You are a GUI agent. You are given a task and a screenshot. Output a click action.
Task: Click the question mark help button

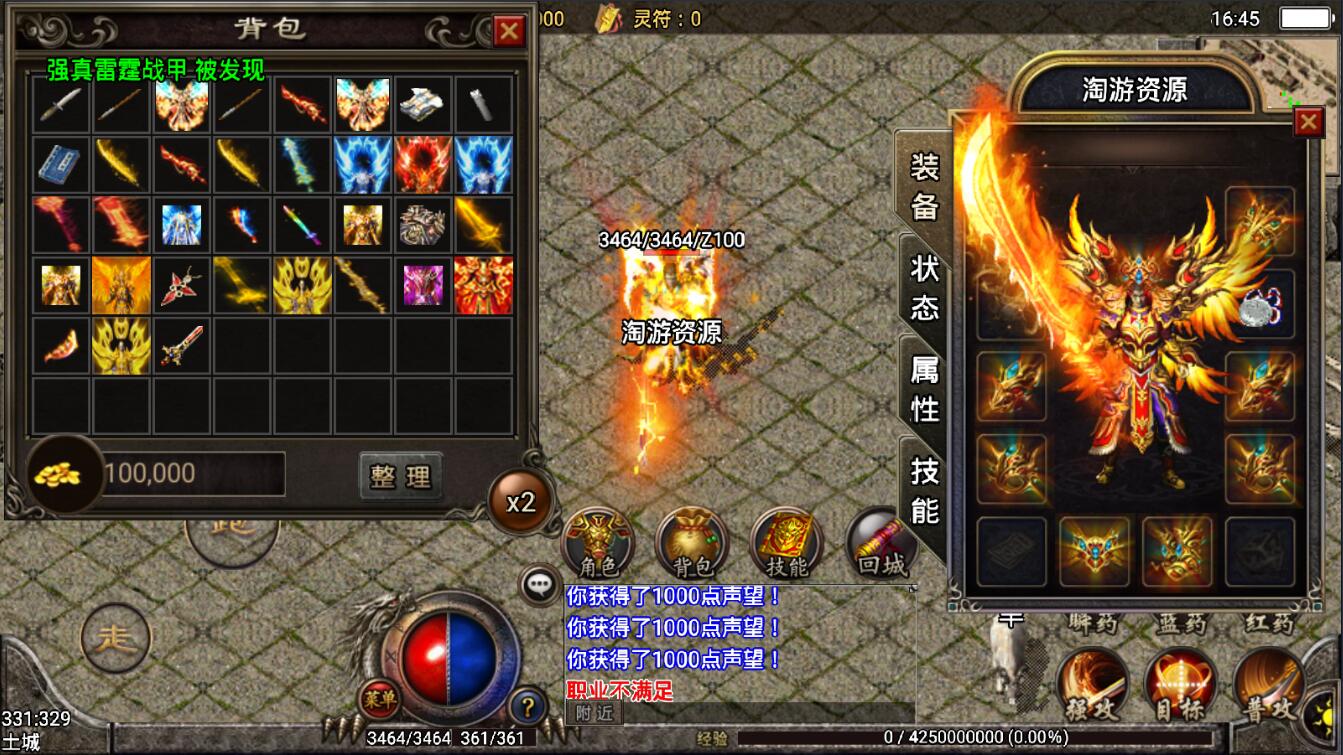pyautogui.click(x=527, y=707)
